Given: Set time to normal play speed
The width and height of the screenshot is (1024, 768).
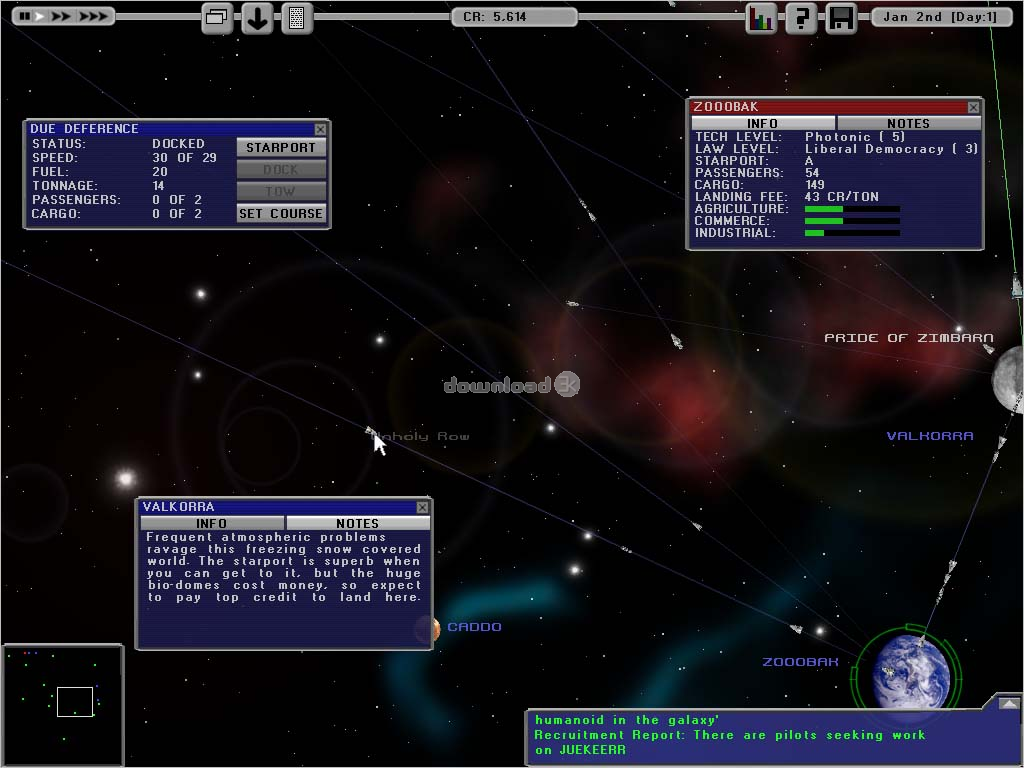Looking at the screenshot, I should [x=38, y=16].
